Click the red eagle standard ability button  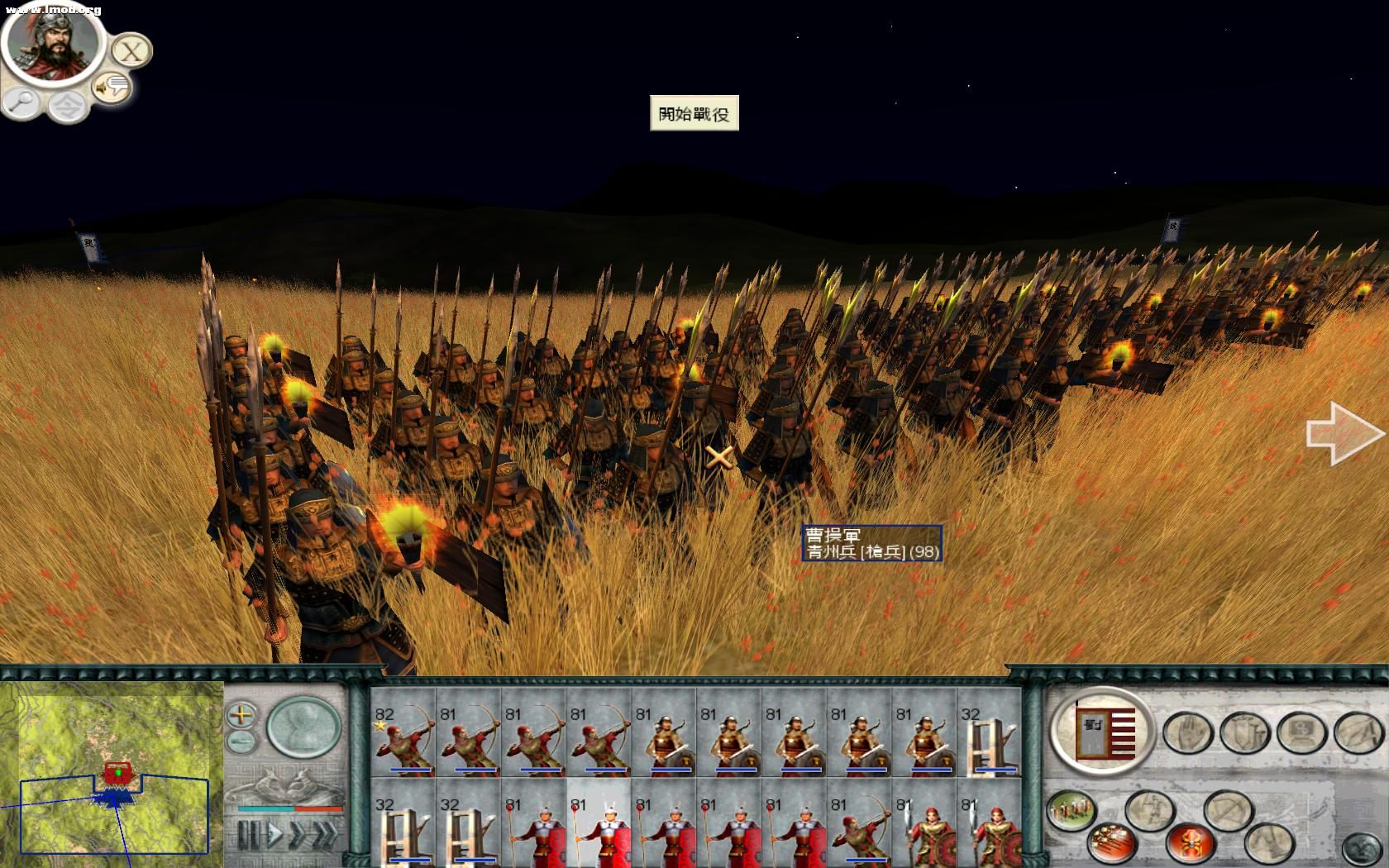[1190, 842]
